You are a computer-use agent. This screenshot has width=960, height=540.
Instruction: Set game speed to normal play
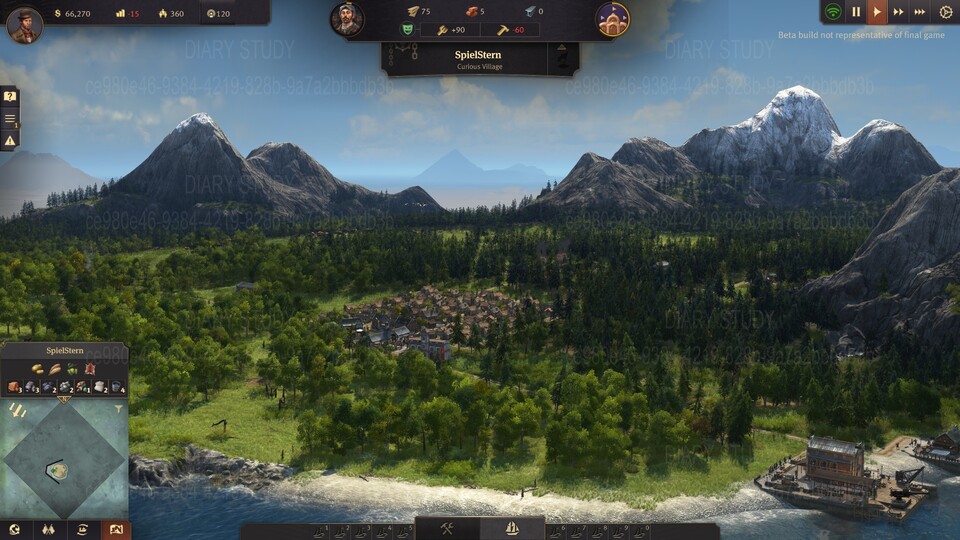877,12
